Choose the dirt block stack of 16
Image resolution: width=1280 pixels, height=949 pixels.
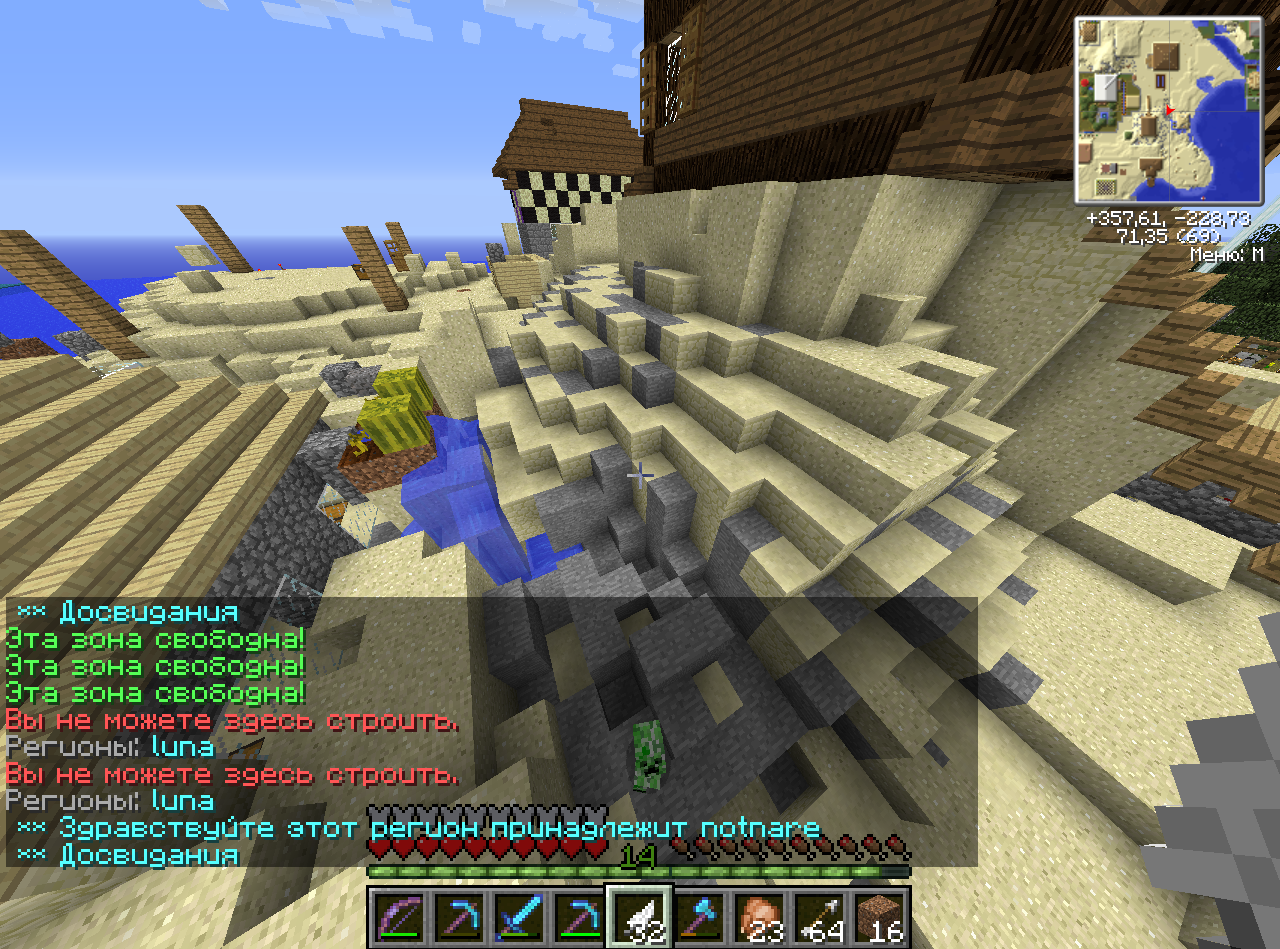tap(880, 917)
